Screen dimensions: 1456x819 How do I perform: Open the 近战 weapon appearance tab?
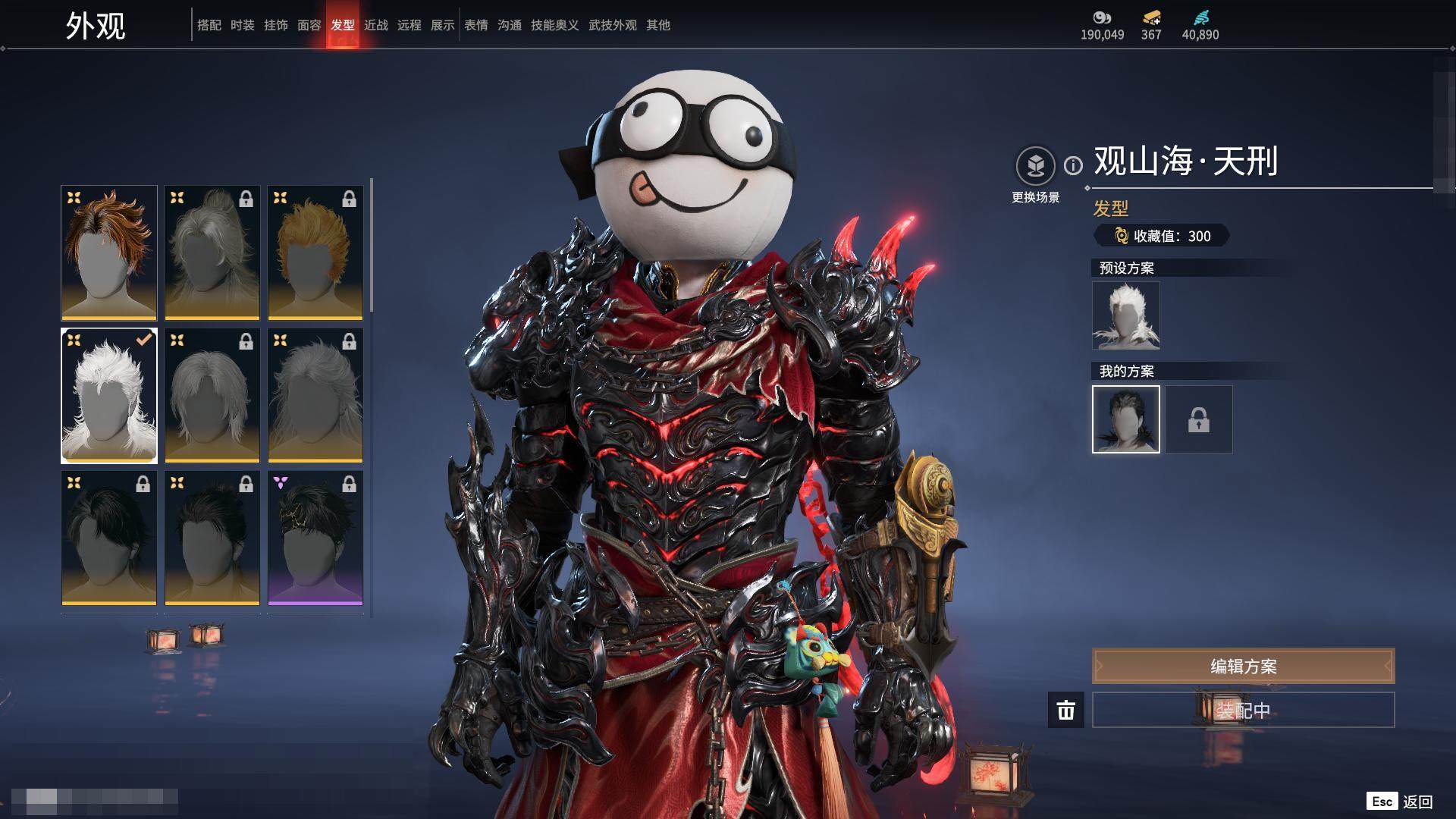pos(375,25)
